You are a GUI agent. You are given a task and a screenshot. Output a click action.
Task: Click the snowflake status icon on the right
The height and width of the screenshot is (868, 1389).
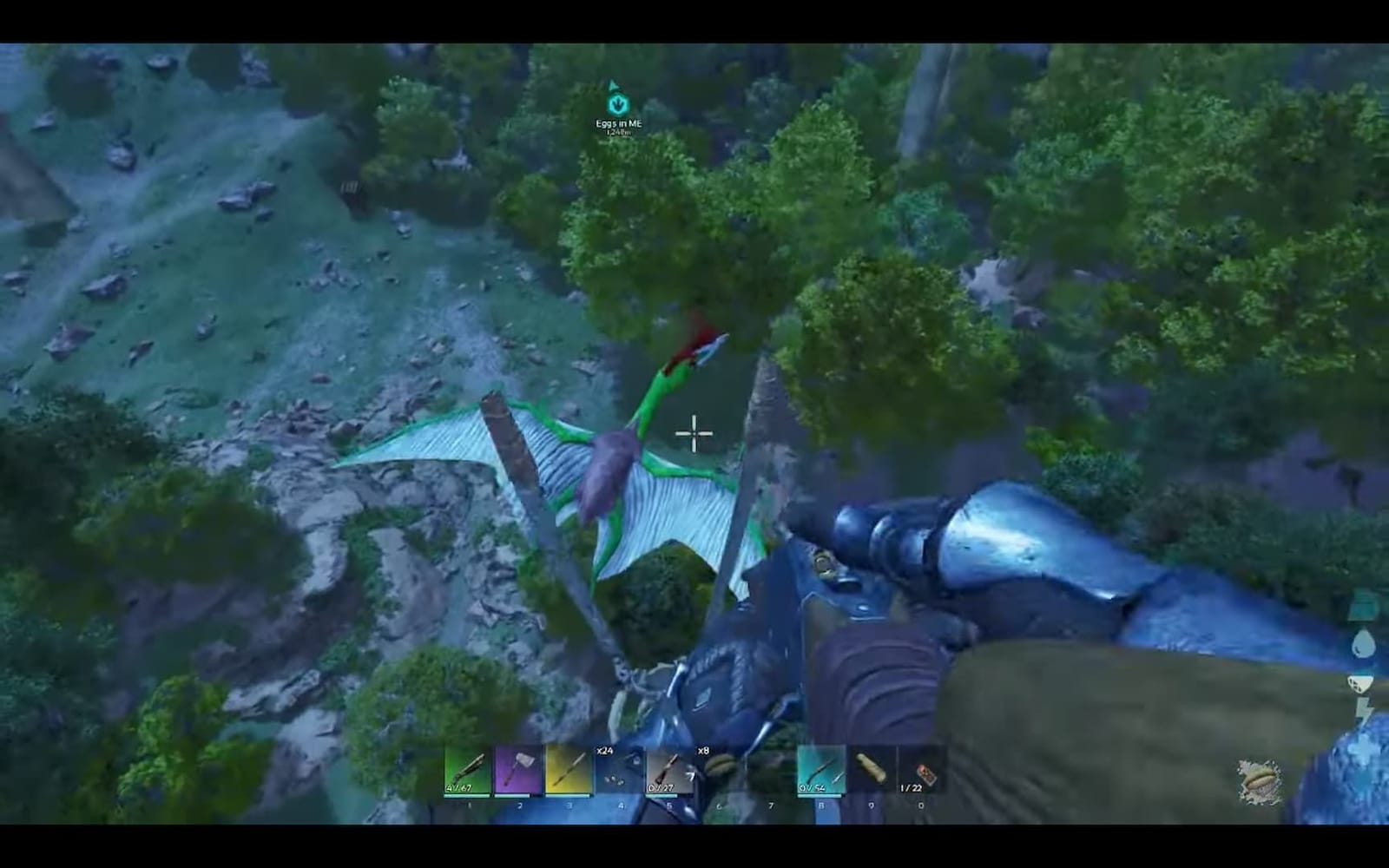tap(1360, 748)
